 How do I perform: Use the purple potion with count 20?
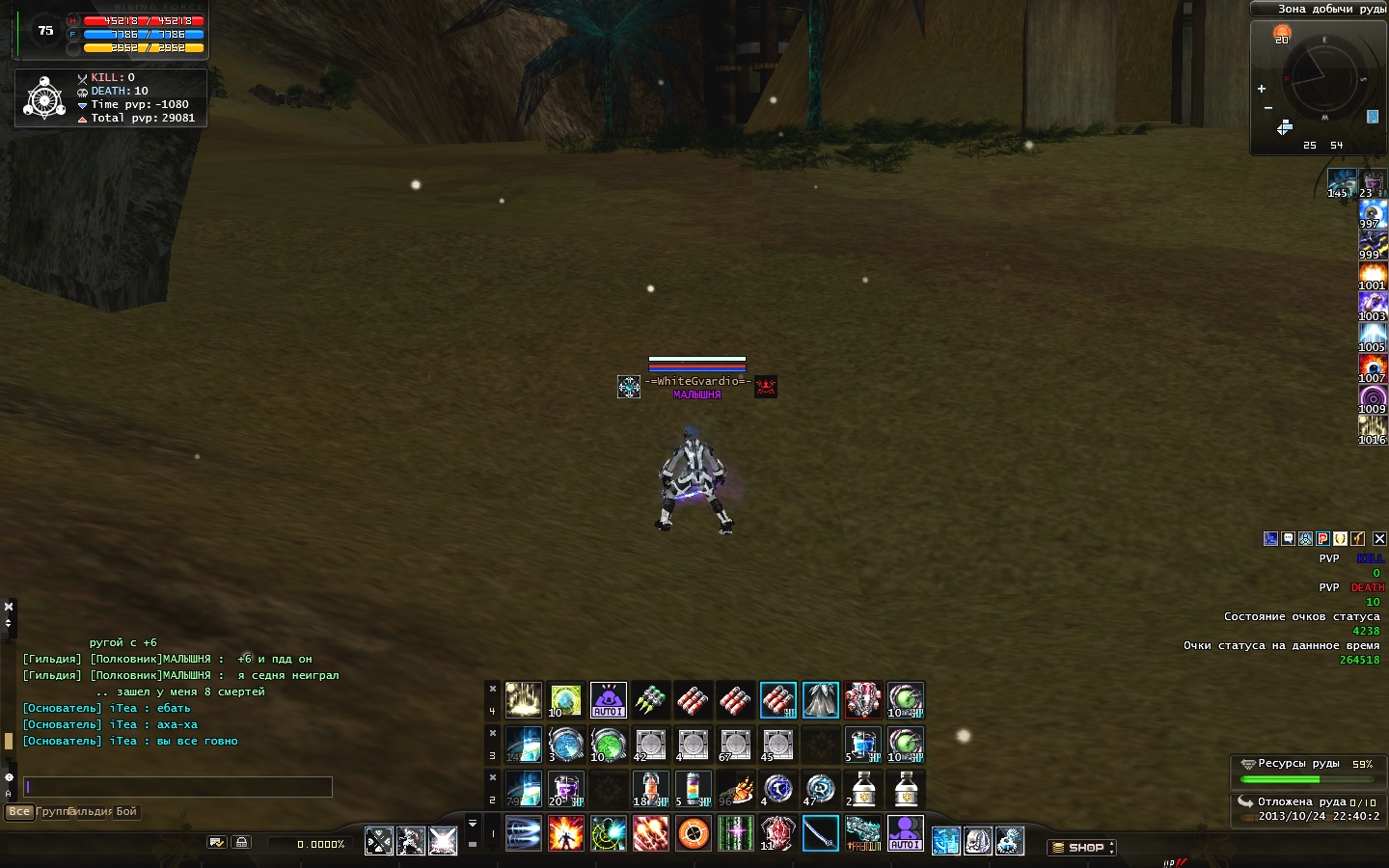point(566,789)
